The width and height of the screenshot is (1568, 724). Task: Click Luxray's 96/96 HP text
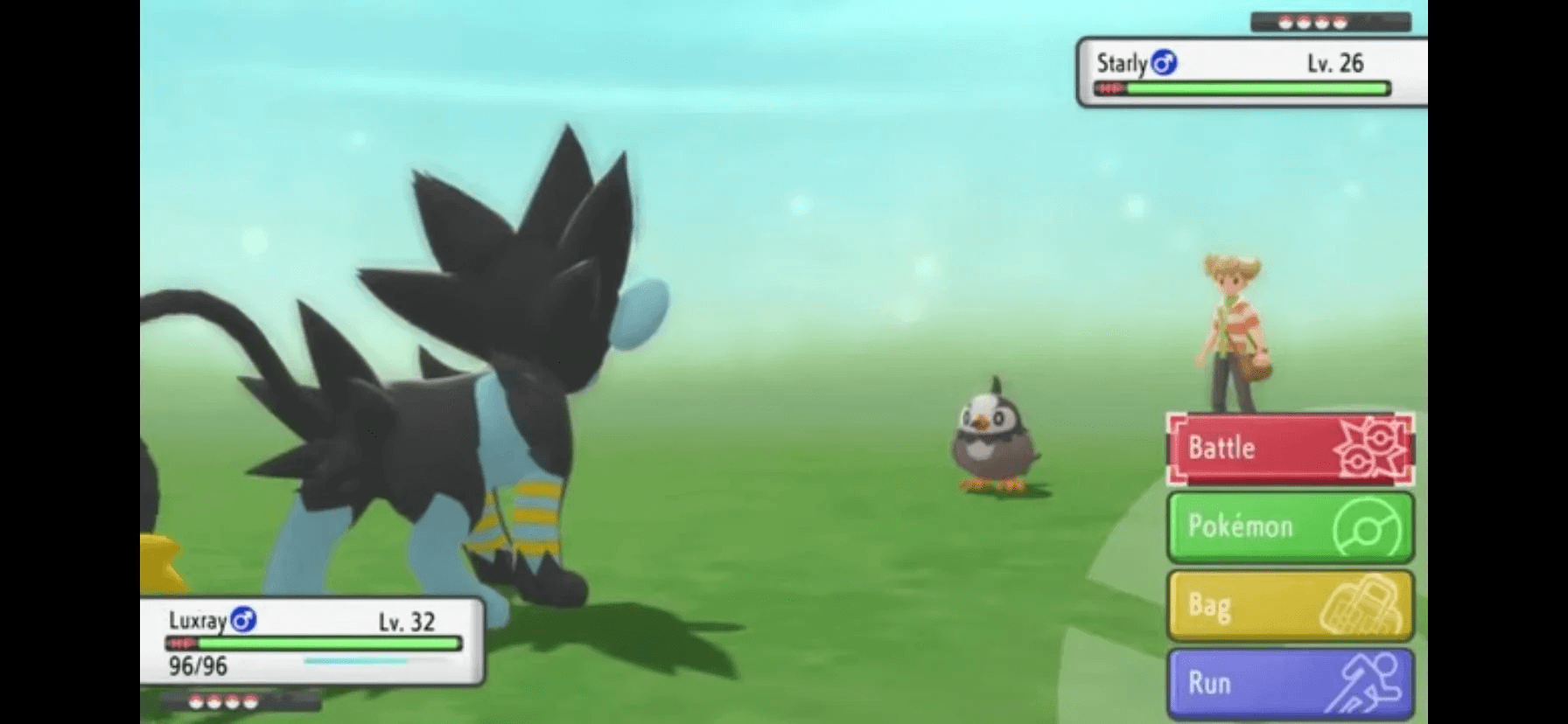tap(197, 666)
